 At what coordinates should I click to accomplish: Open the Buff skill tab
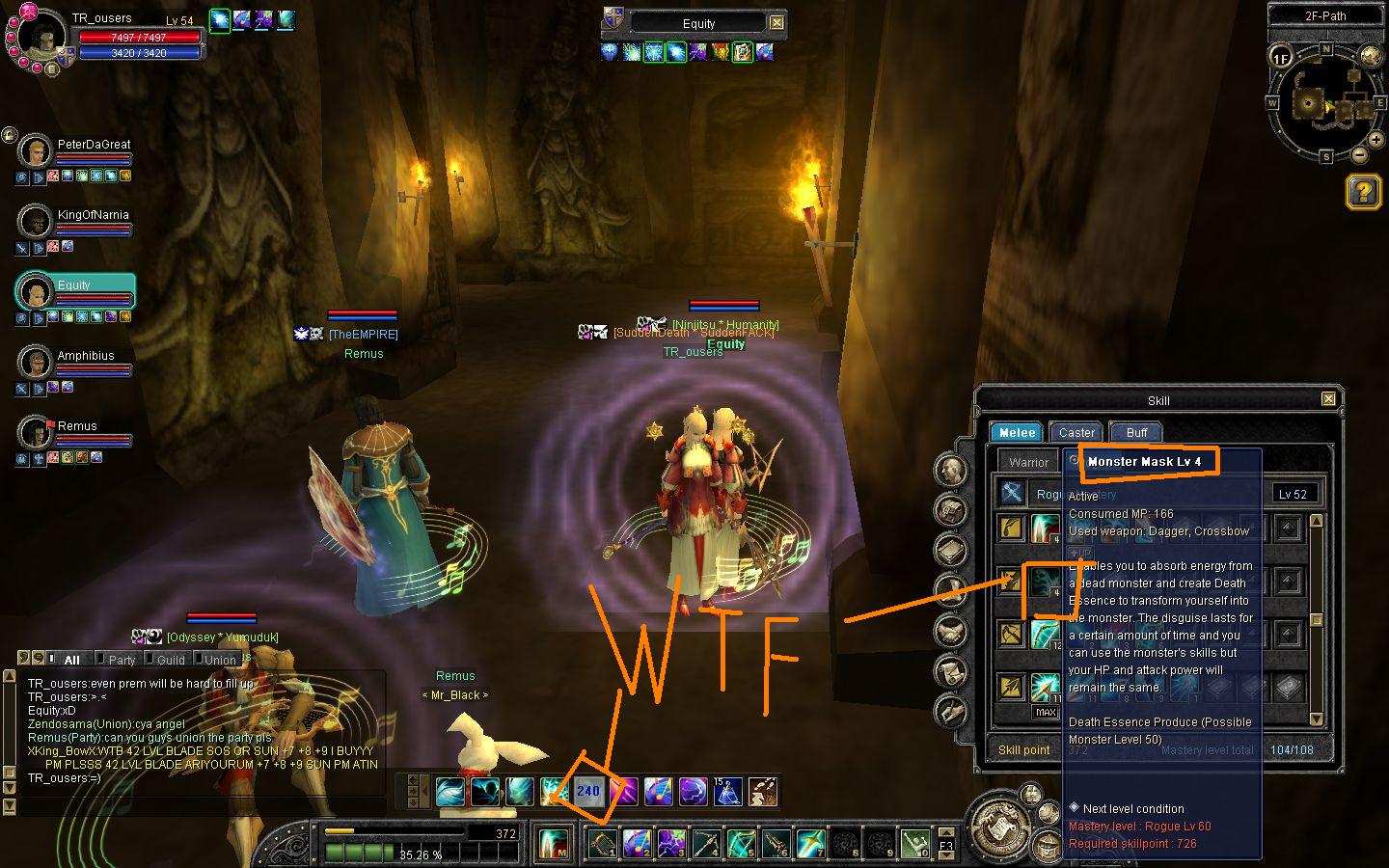pos(1136,432)
